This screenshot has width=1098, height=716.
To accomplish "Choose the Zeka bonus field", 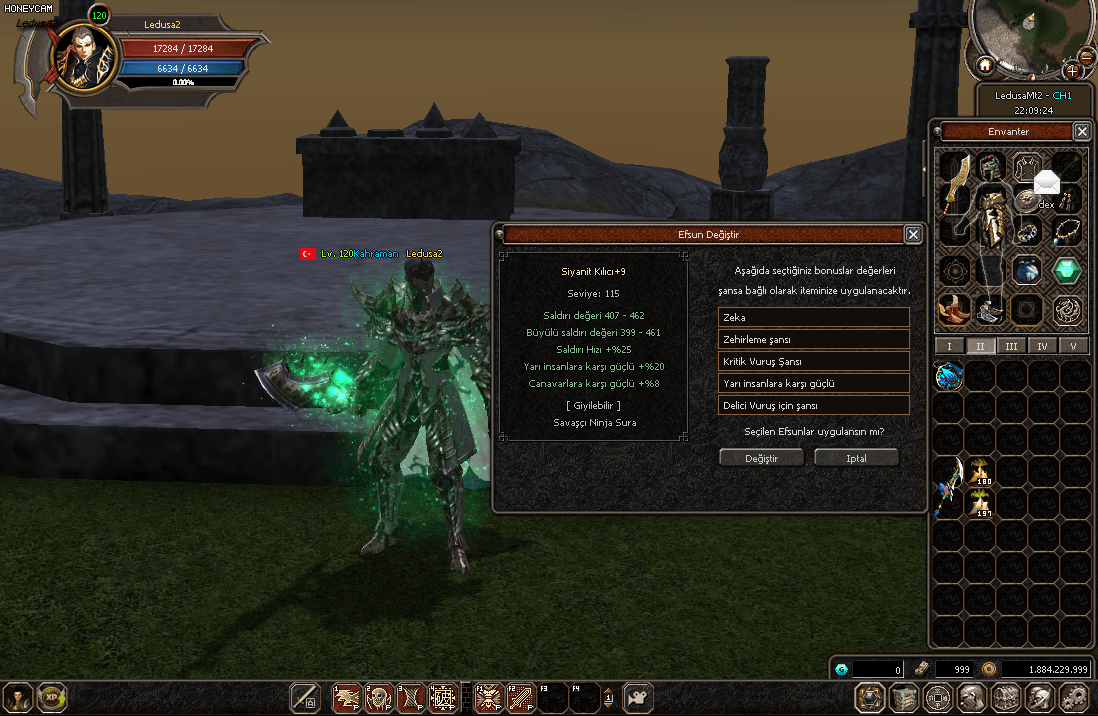I will [813, 317].
